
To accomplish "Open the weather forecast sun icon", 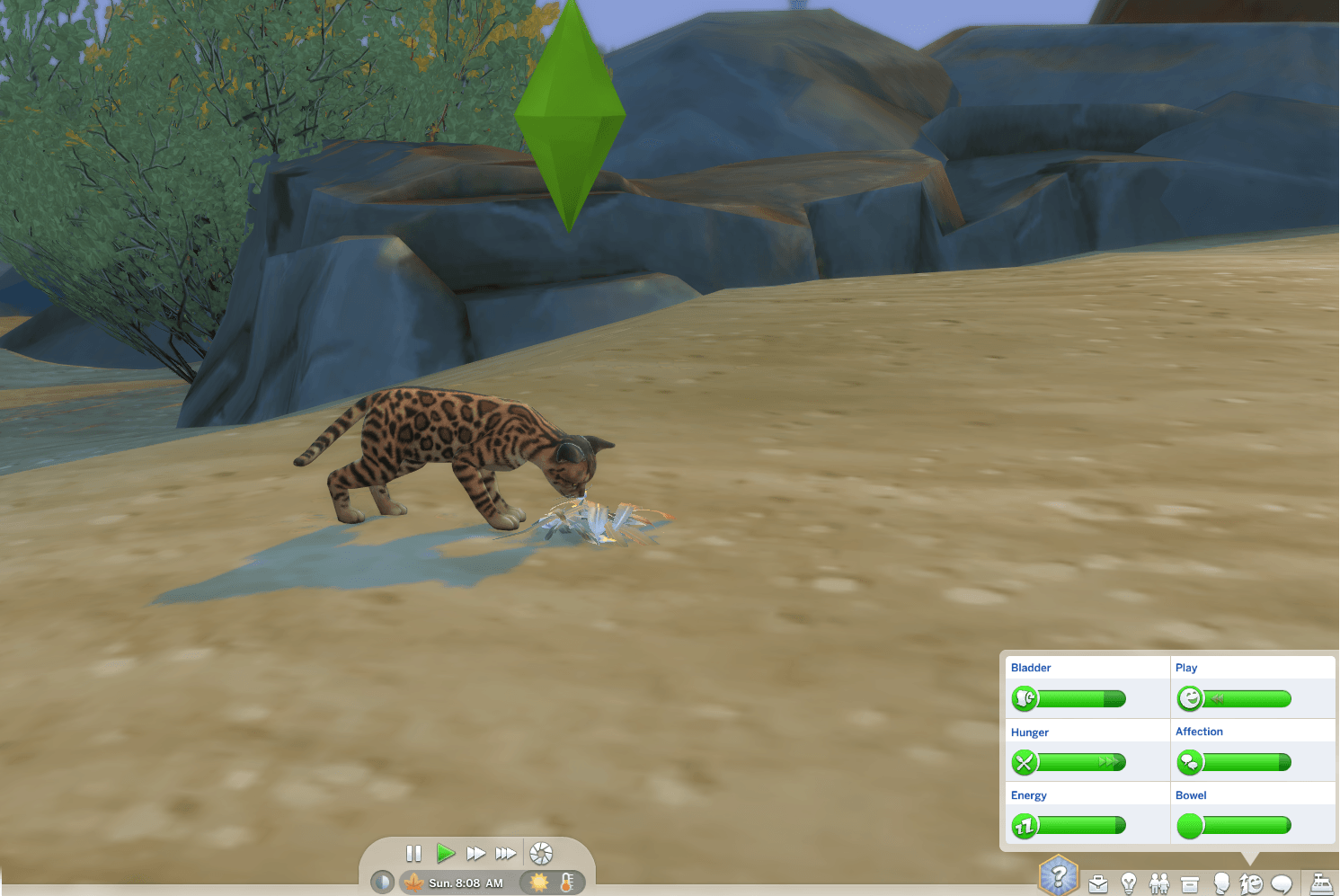I will [538, 882].
